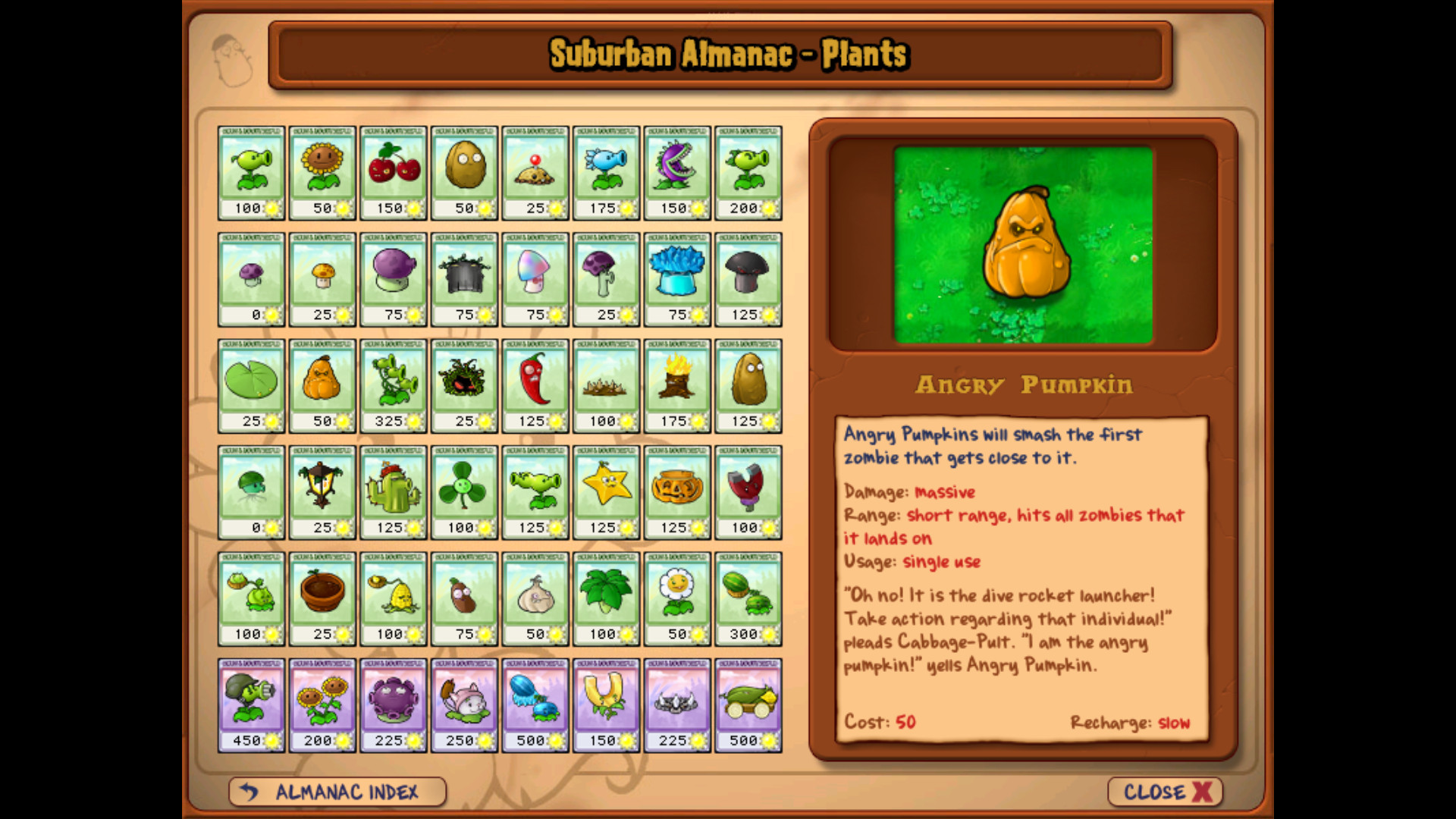Select the Peashooter almanac entry
The width and height of the screenshot is (1456, 819).
pyautogui.click(x=252, y=172)
